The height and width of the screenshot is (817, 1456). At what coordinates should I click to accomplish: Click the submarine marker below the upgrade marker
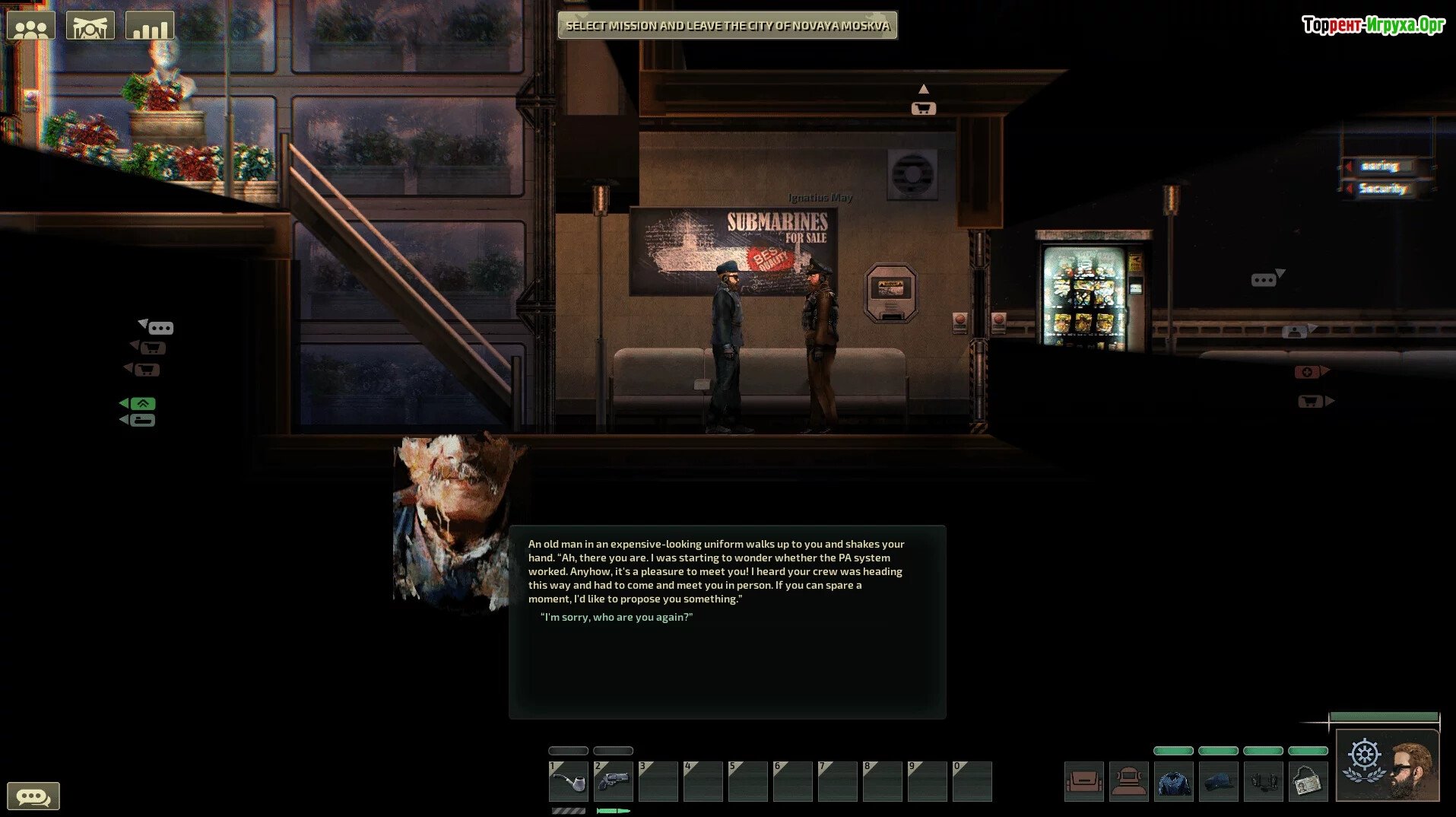(142, 420)
